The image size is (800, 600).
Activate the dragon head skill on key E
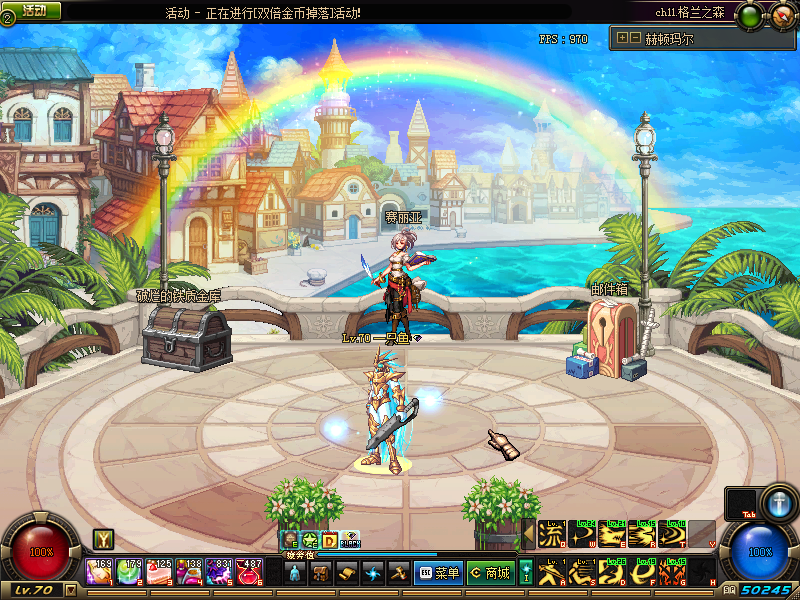click(612, 535)
